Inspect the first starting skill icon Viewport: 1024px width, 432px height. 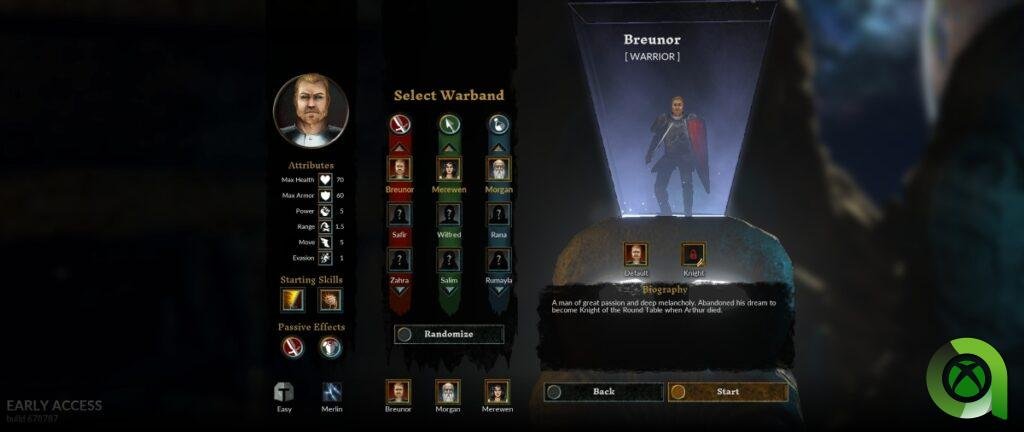click(x=293, y=299)
